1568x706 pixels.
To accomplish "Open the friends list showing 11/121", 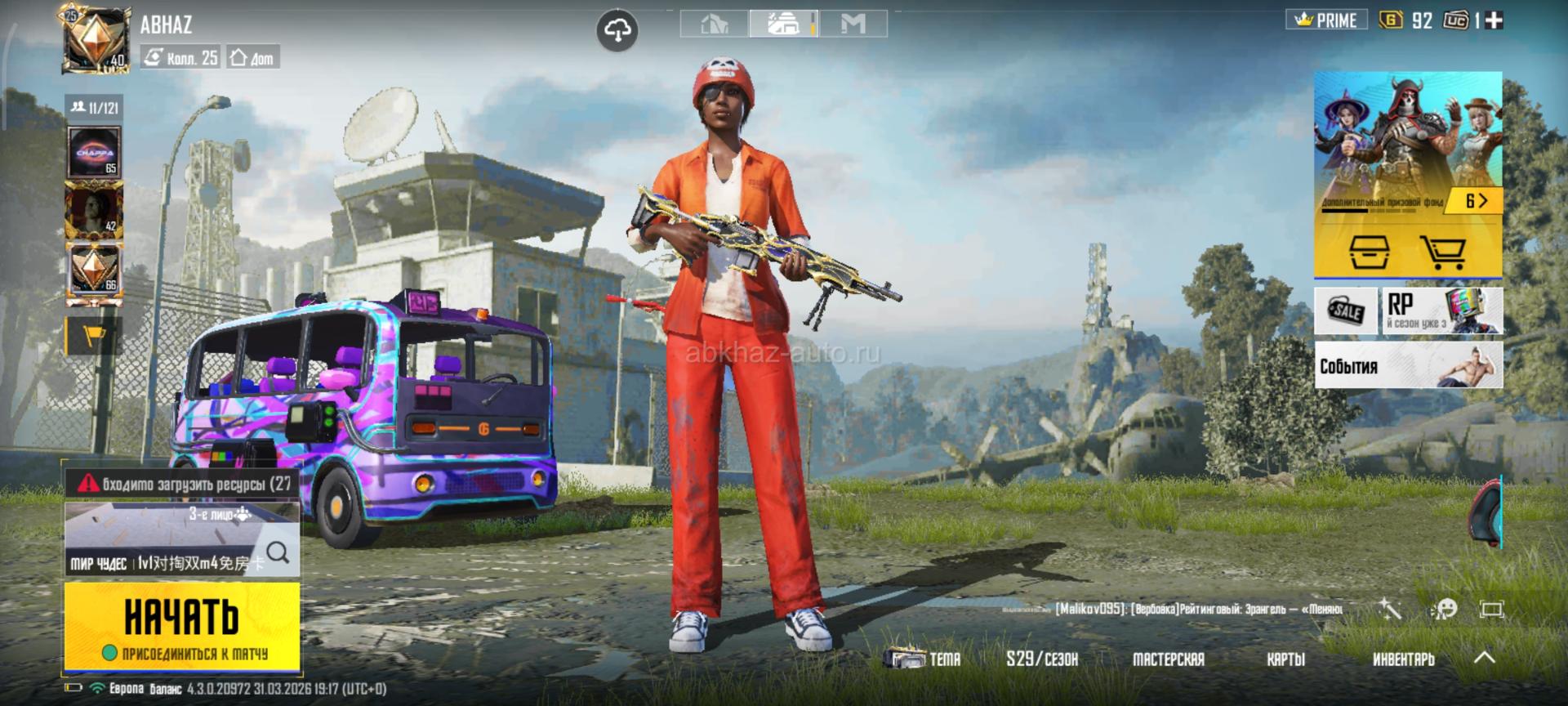I will coord(94,108).
